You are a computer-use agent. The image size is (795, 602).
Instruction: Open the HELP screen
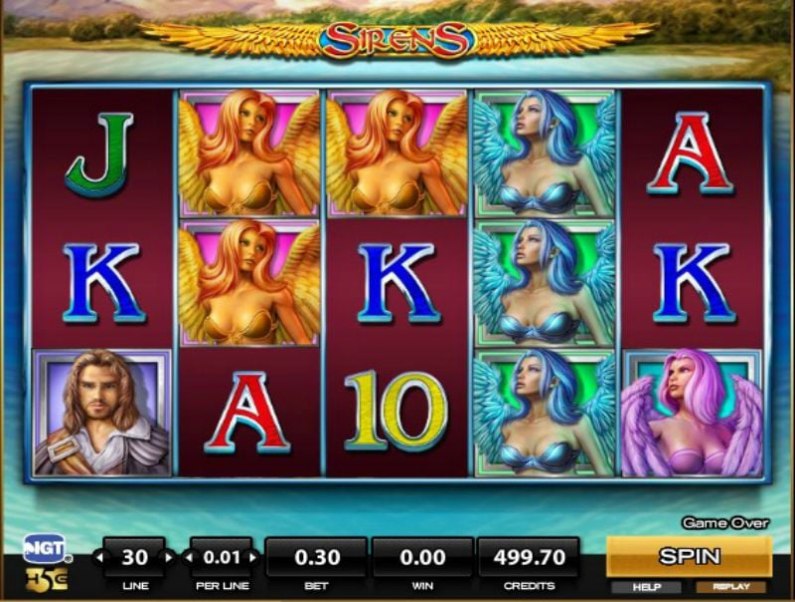point(648,587)
